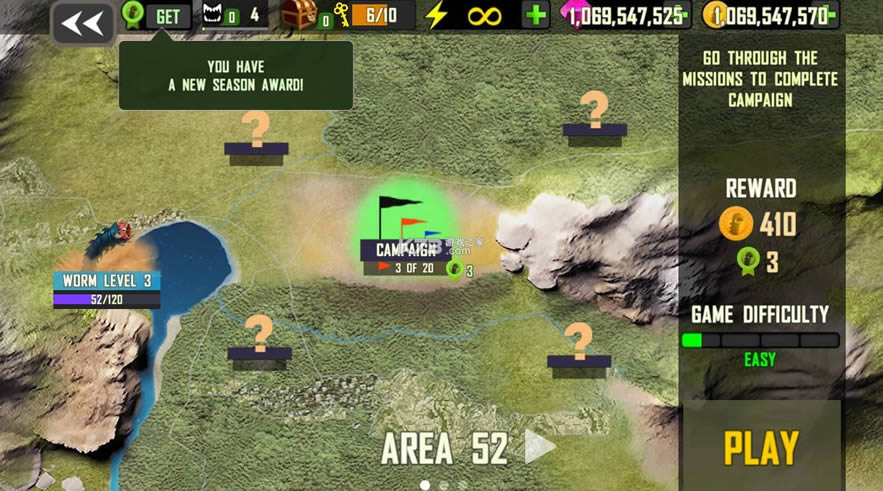883x491 pixels.
Task: Start the mission with the PLAY button
Action: 761,448
